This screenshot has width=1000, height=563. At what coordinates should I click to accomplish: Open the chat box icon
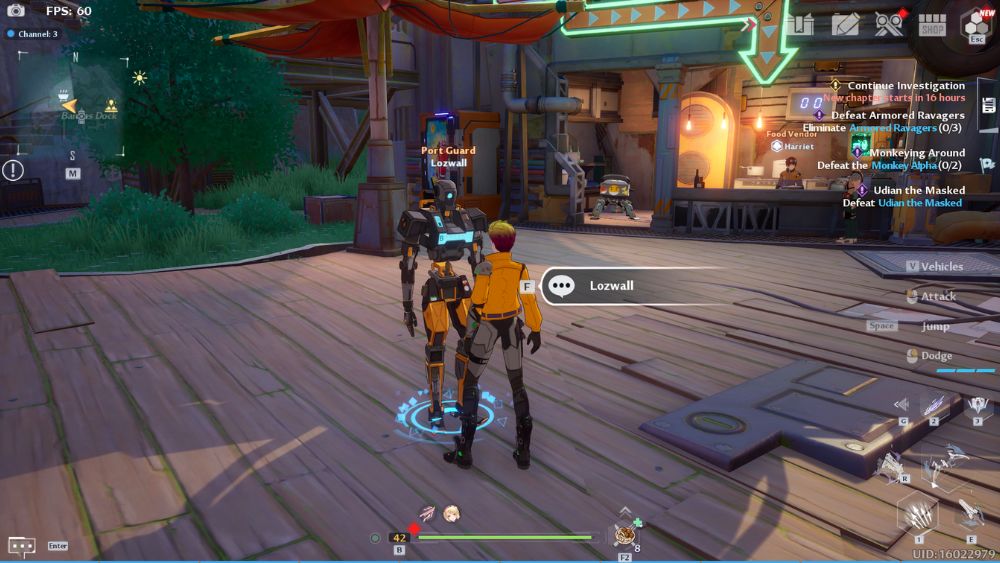pyautogui.click(x=22, y=545)
